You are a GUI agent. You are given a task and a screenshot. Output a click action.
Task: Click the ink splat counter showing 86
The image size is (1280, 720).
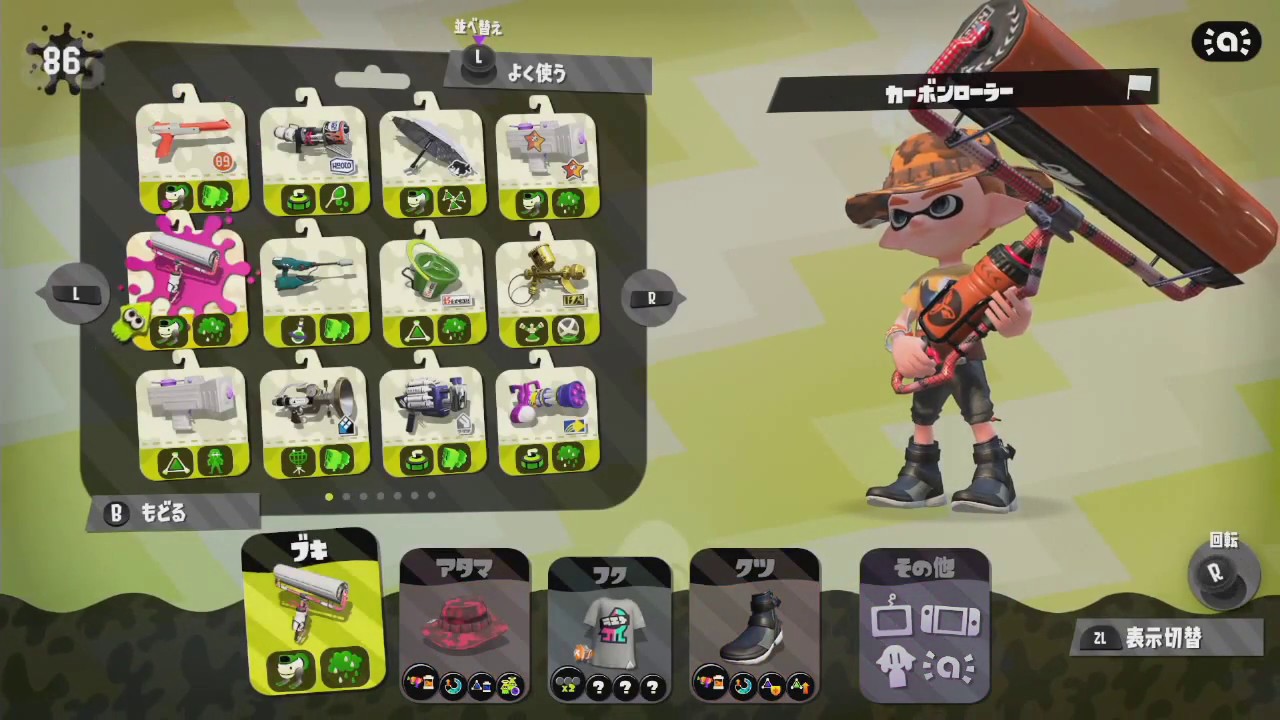(x=62, y=60)
